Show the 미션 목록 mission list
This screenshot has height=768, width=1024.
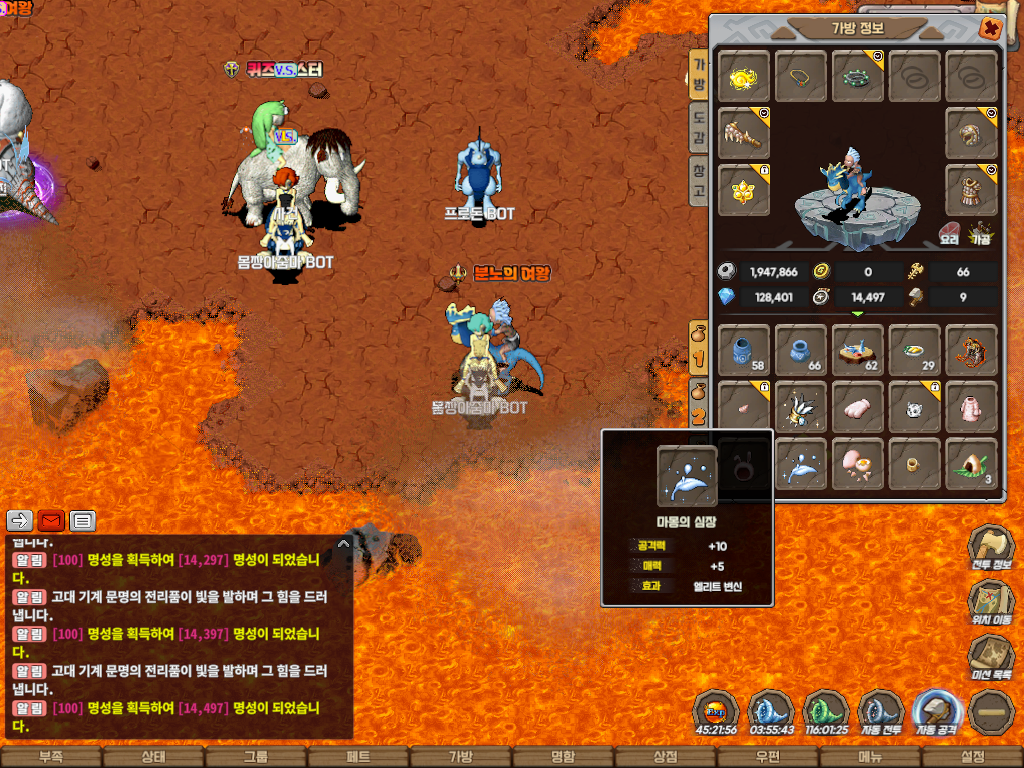(990, 660)
